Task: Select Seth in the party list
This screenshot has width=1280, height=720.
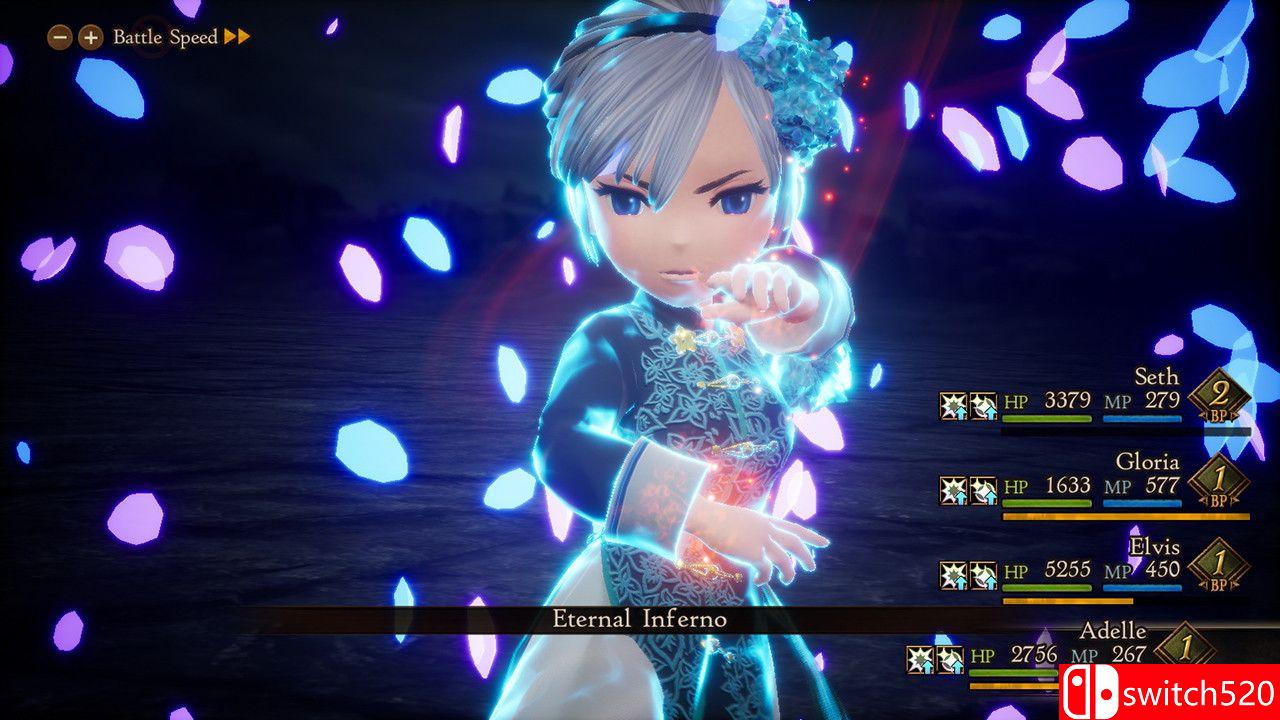Action: click(1155, 378)
